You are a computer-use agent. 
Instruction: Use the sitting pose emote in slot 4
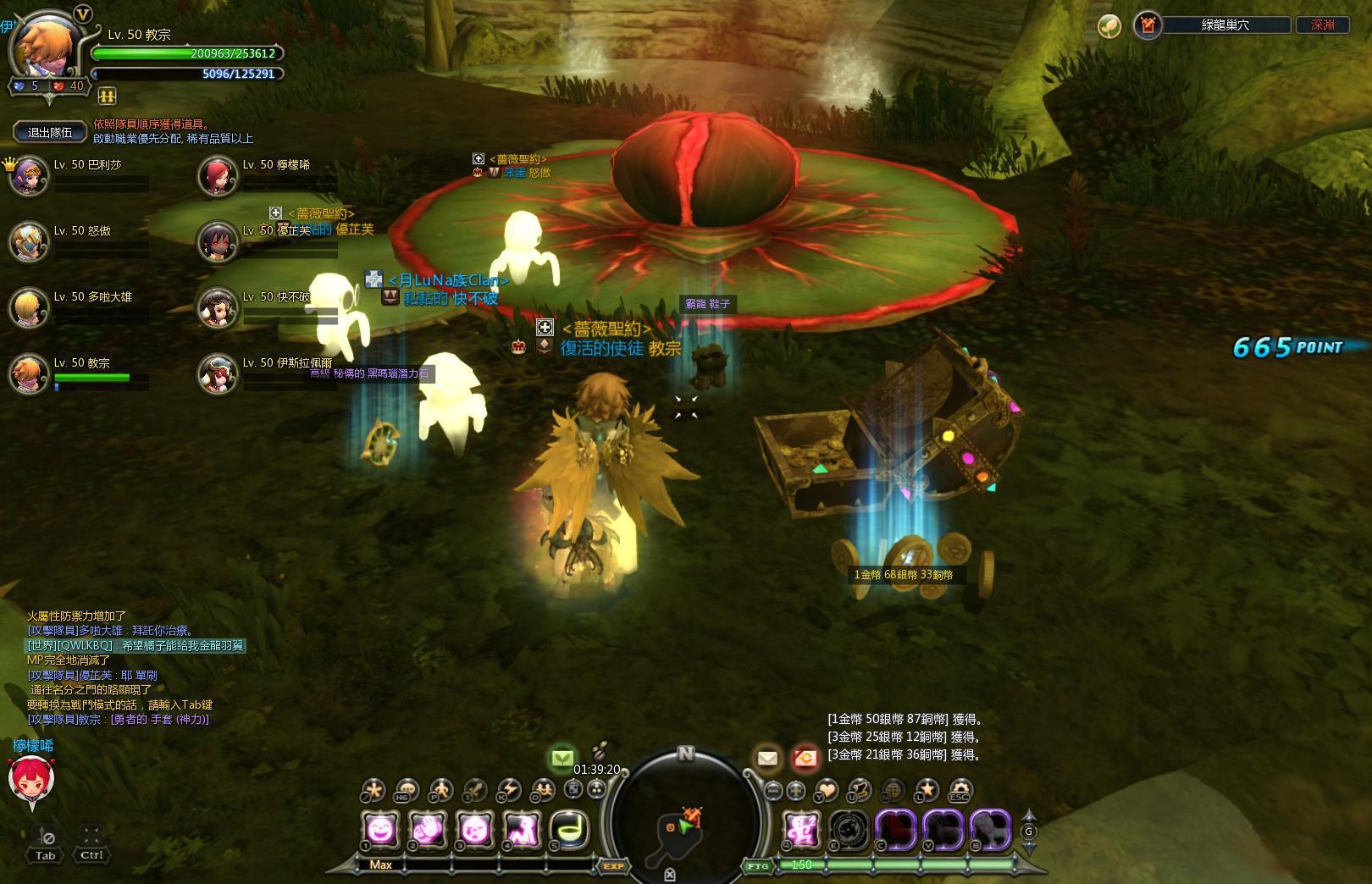(522, 829)
